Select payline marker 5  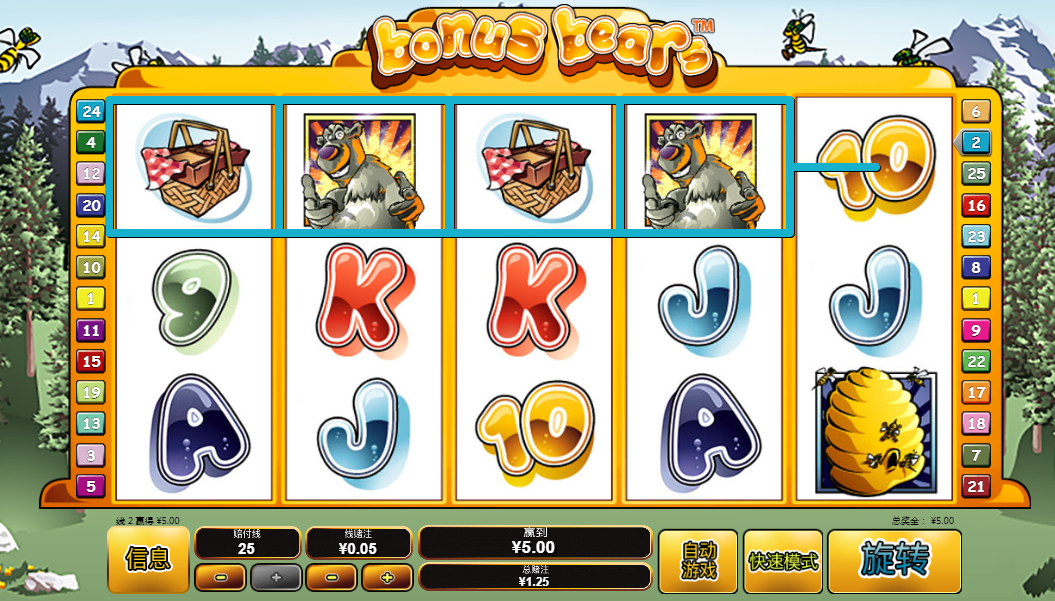91,486
